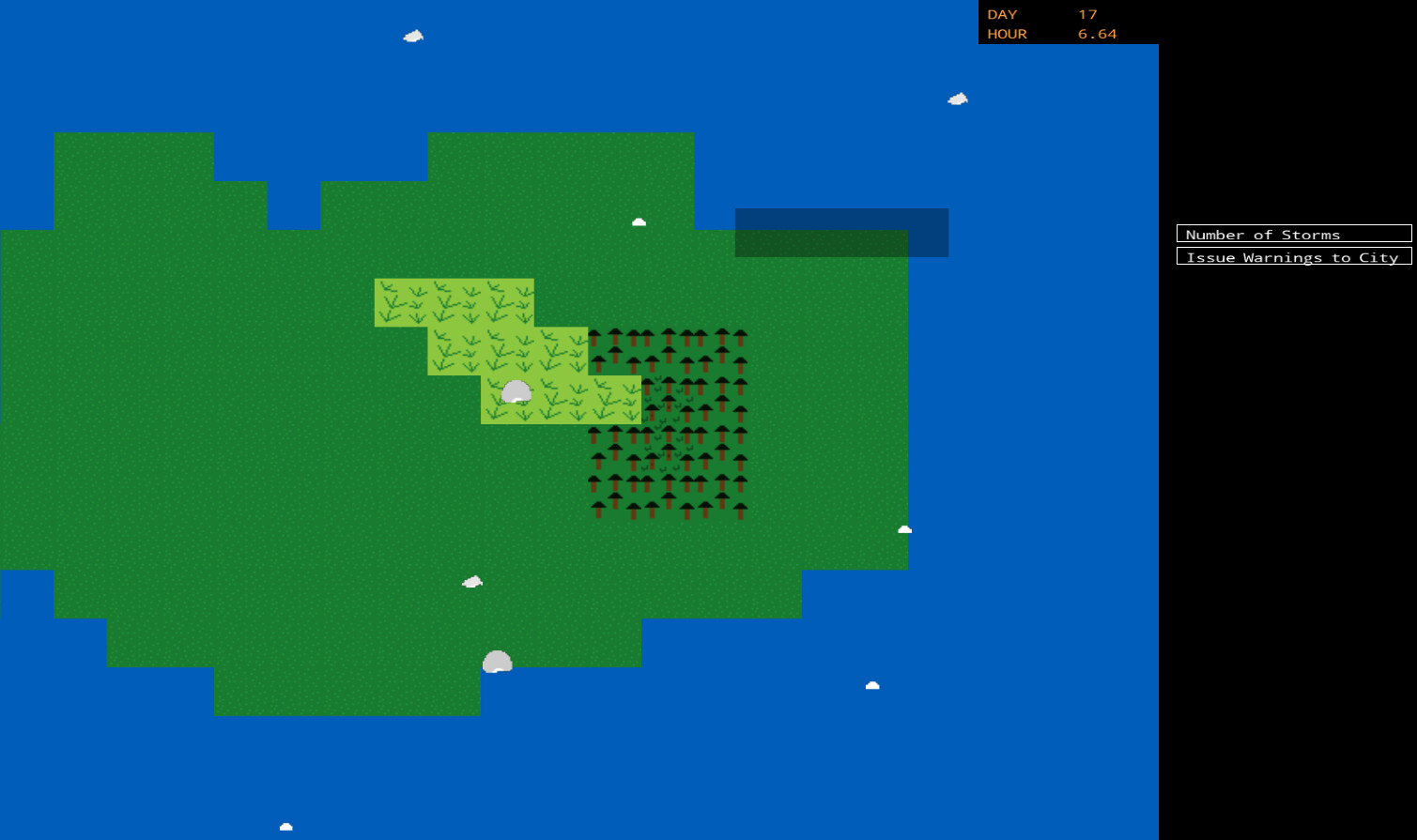Click the HOUR readout showing 6.64

[x=1099, y=34]
